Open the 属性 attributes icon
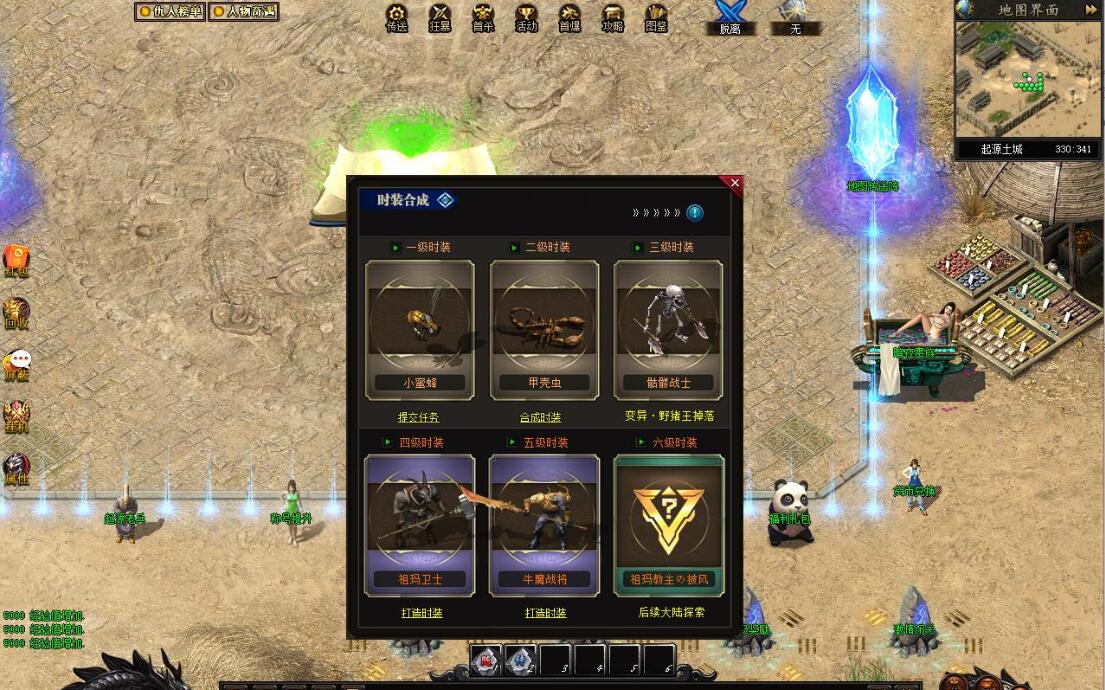Viewport: 1105px width, 690px height. click(16, 467)
